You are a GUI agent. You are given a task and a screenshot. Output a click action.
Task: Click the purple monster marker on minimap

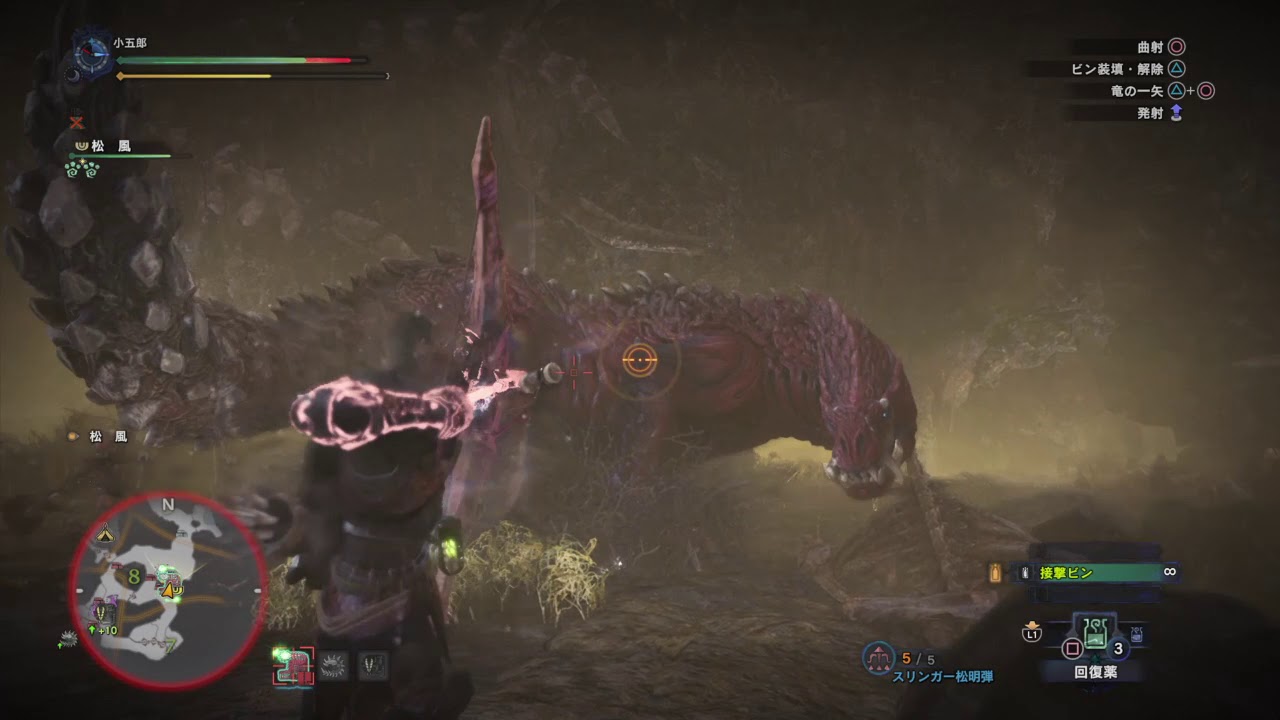(x=103, y=611)
